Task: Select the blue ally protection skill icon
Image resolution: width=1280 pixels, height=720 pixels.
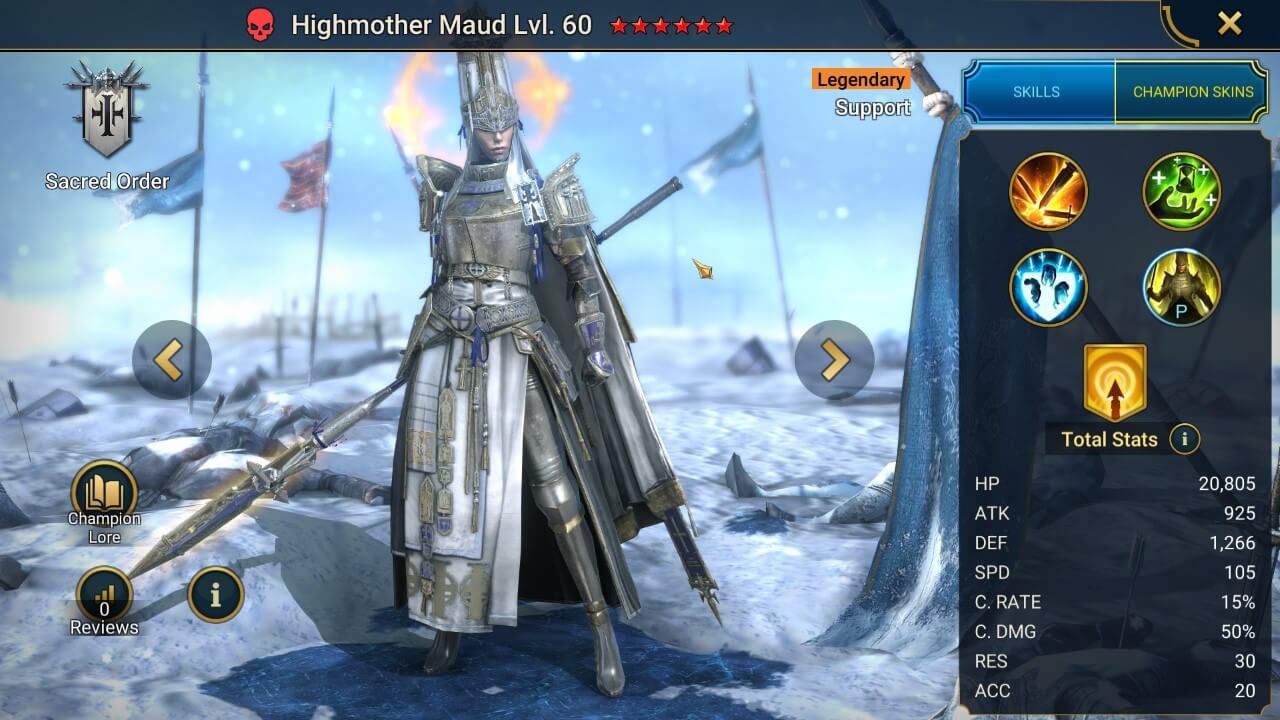Action: coord(1049,287)
